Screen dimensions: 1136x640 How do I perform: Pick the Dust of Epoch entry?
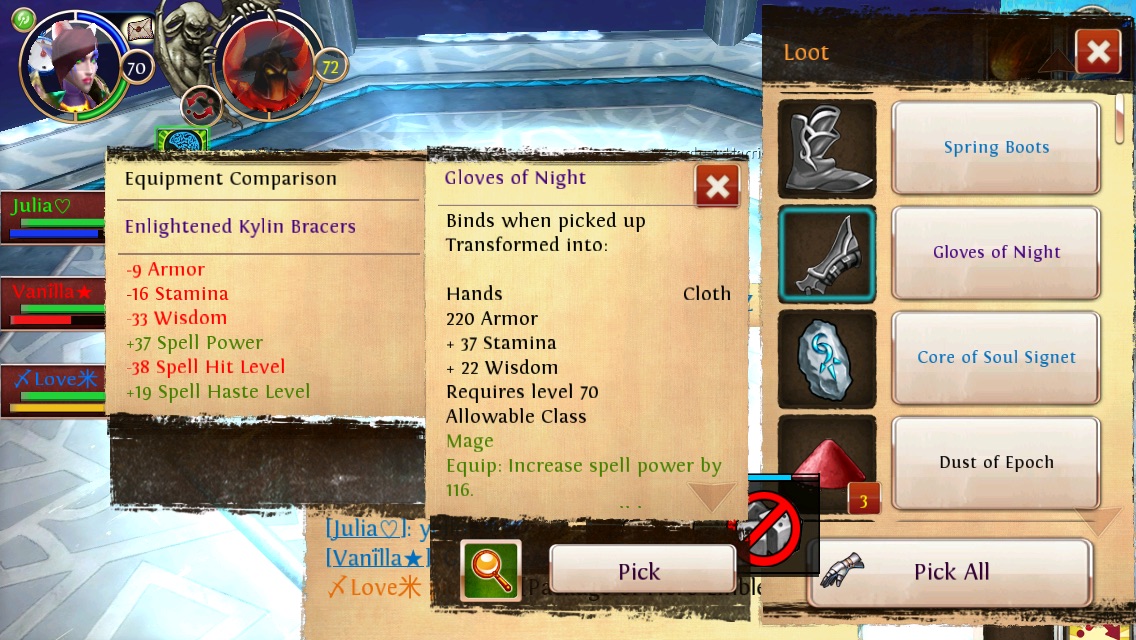point(996,462)
